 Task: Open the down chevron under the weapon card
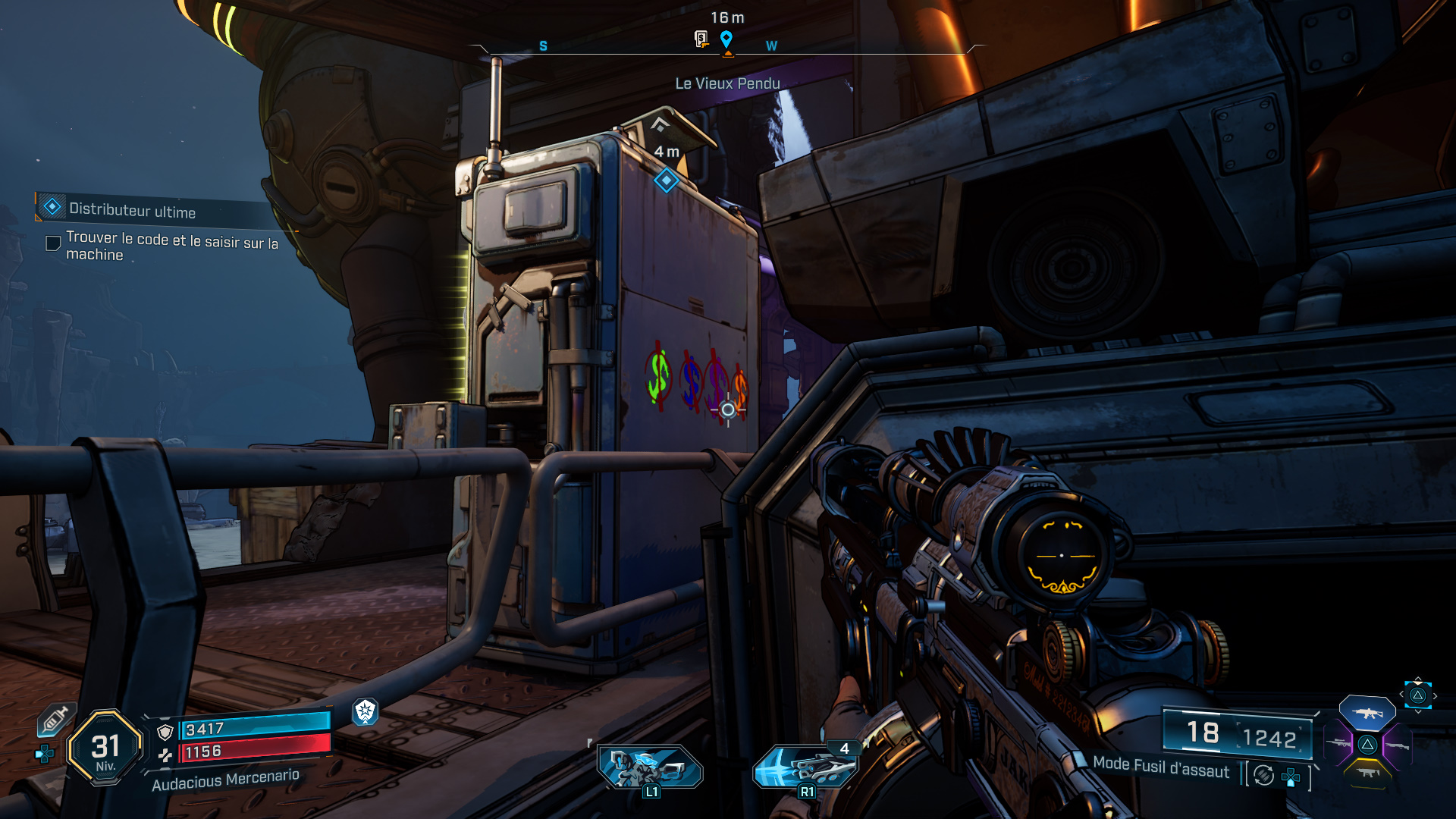click(x=1418, y=712)
